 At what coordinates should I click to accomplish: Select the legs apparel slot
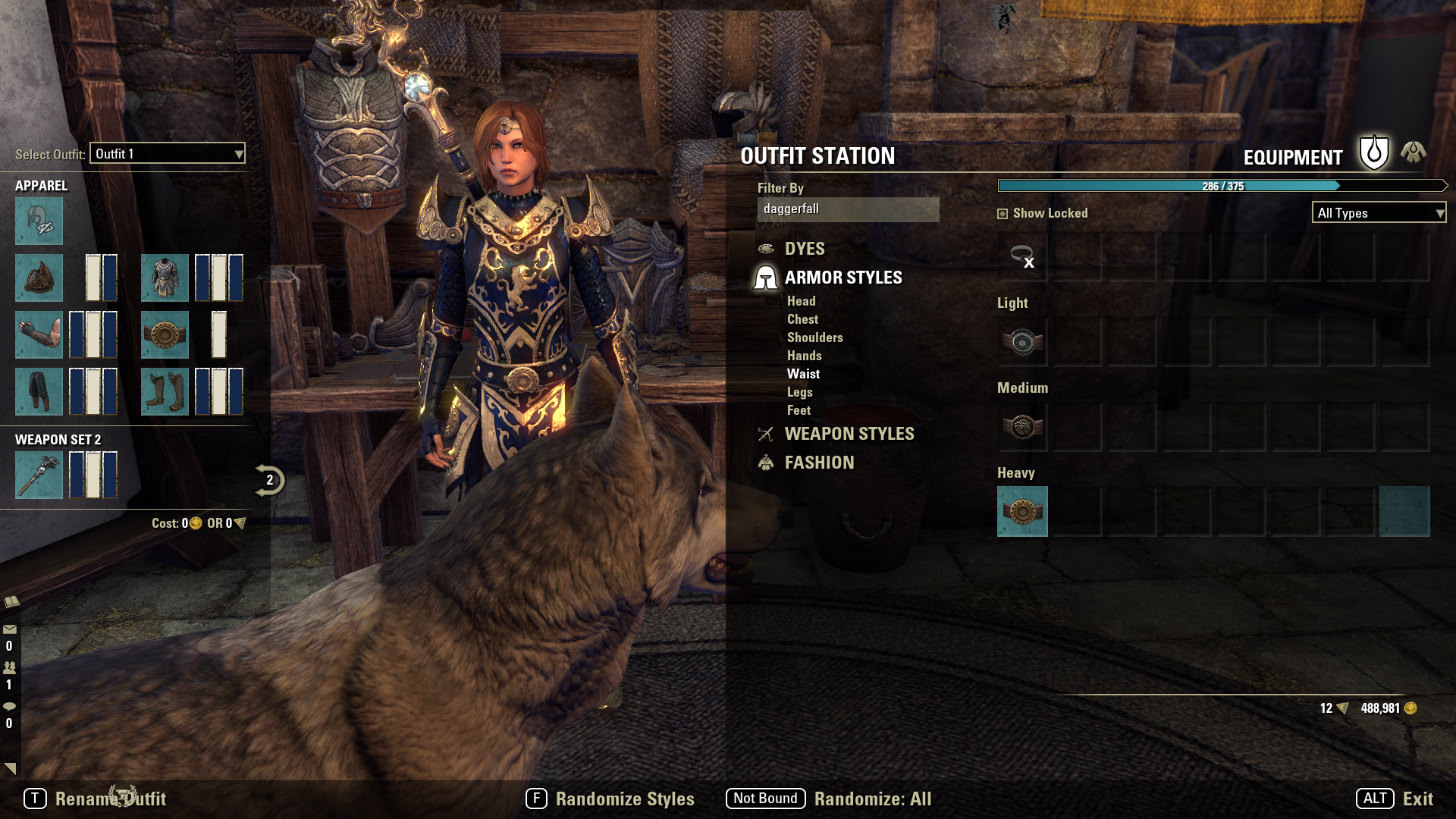point(39,391)
